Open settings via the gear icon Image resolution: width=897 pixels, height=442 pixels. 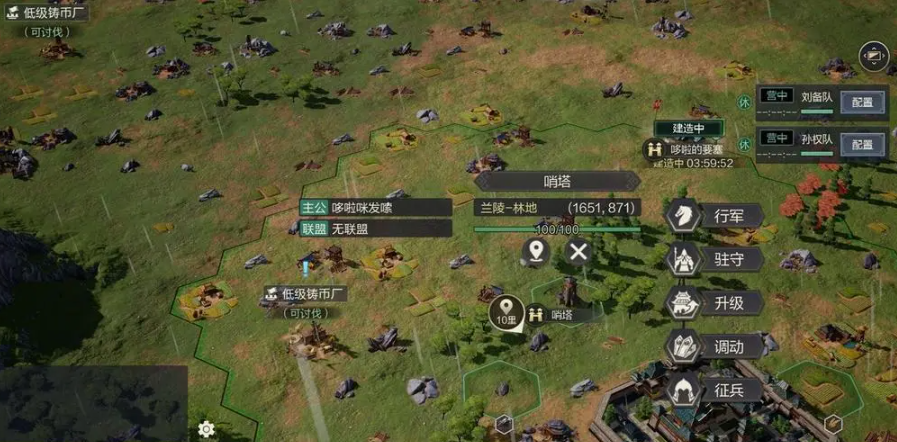coord(206,429)
